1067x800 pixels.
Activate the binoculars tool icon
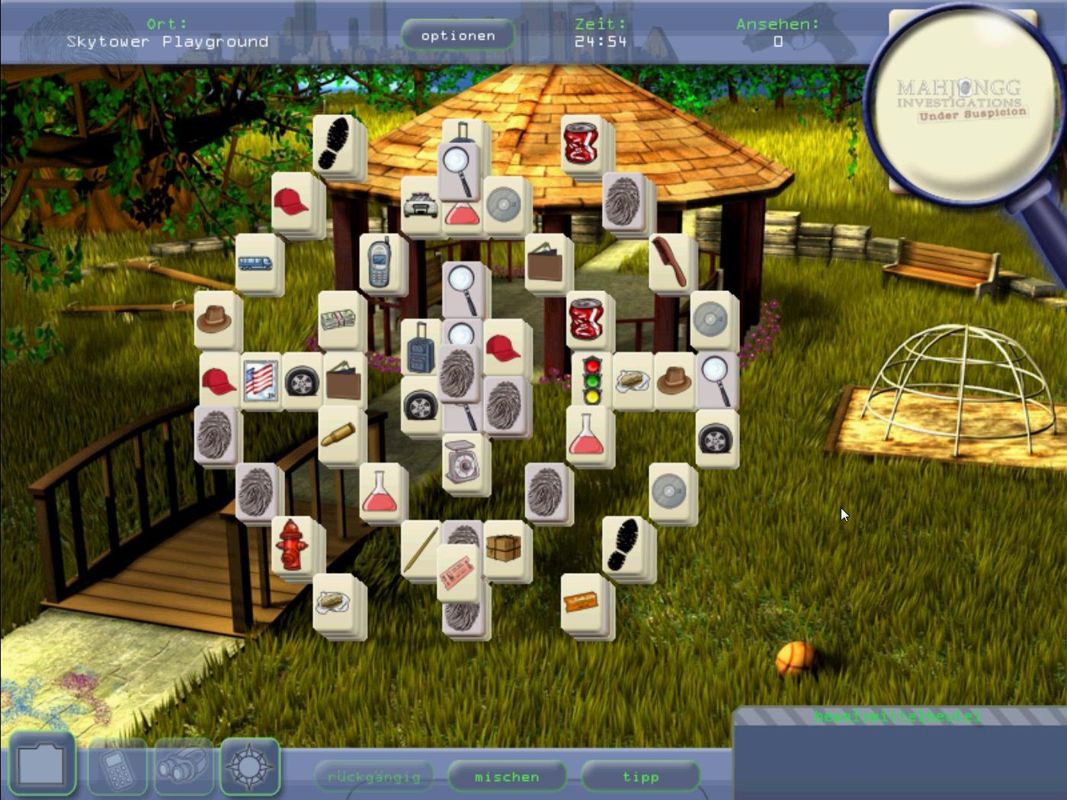(x=183, y=768)
